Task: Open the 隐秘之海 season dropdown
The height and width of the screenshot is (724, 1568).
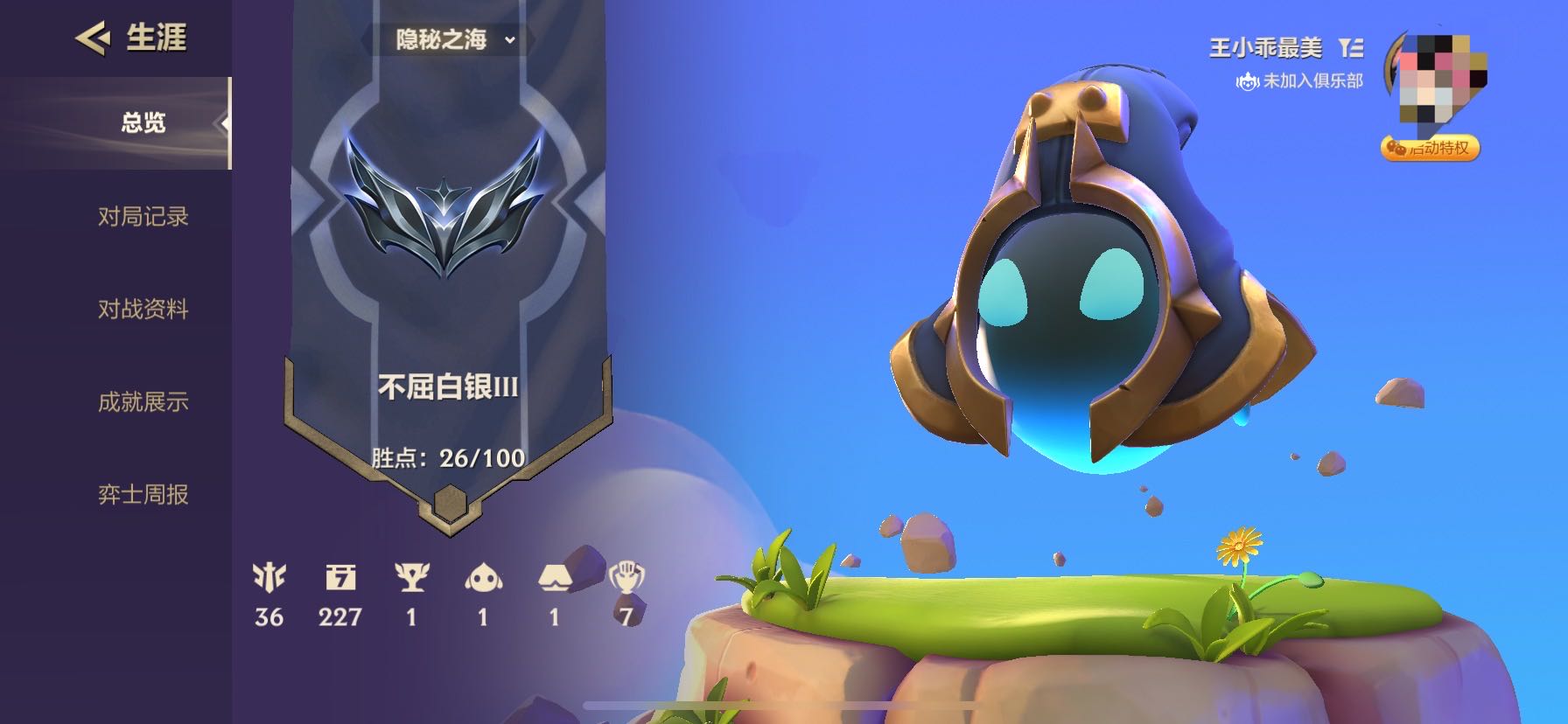Action: coord(454,39)
